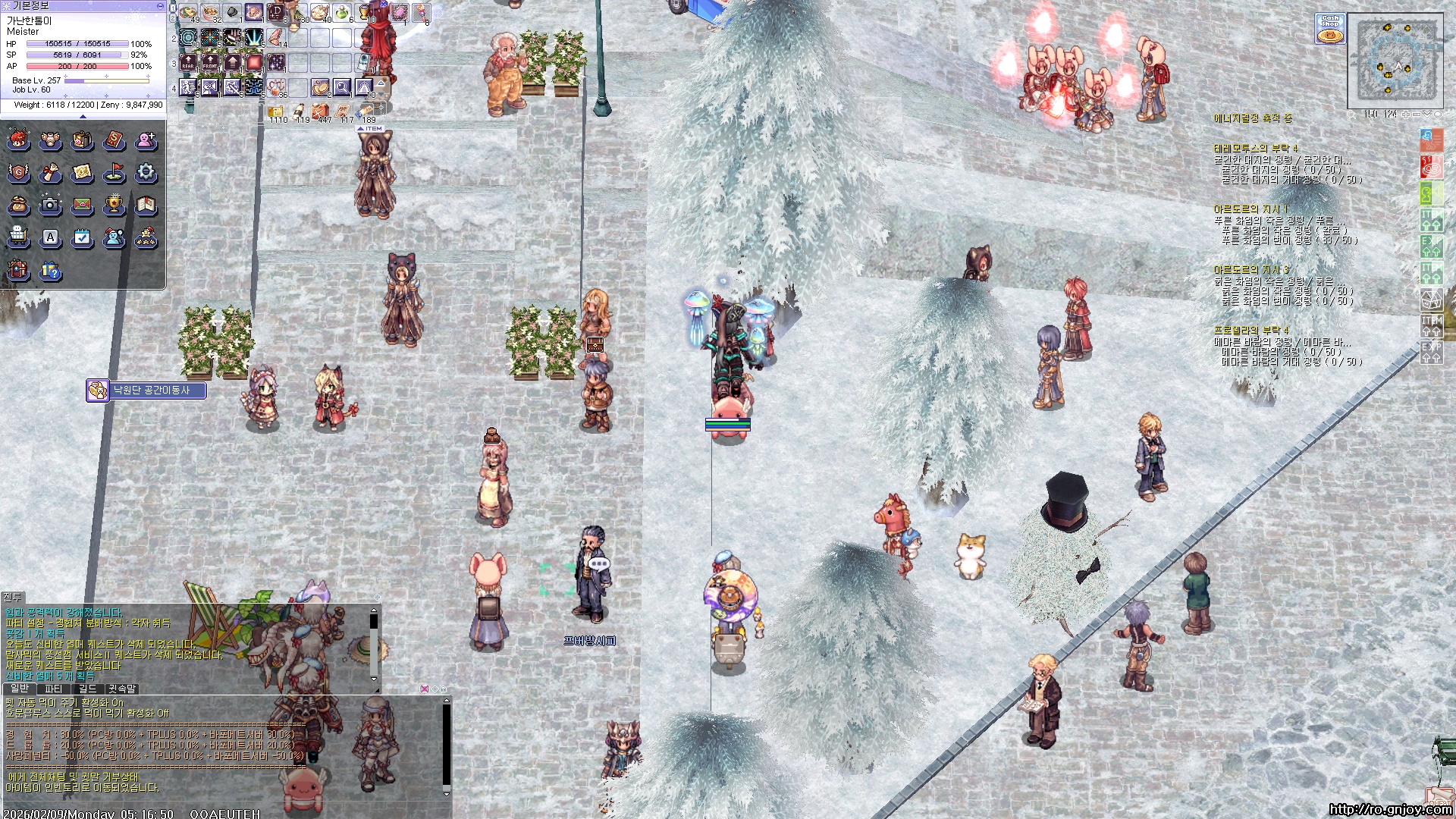
Task: Open the guild shield menu icon
Action: click(x=18, y=173)
